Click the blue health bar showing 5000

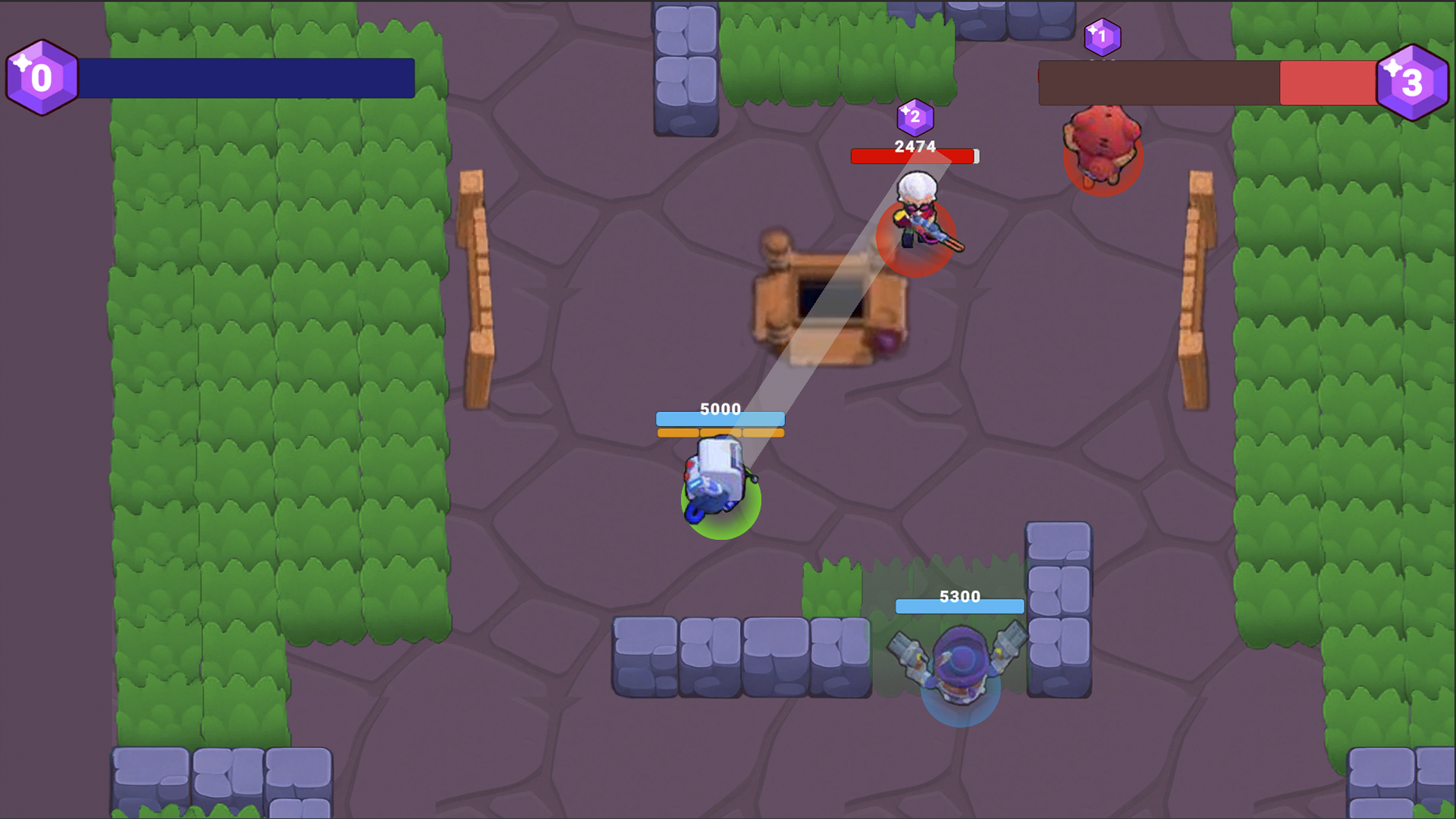click(x=719, y=418)
